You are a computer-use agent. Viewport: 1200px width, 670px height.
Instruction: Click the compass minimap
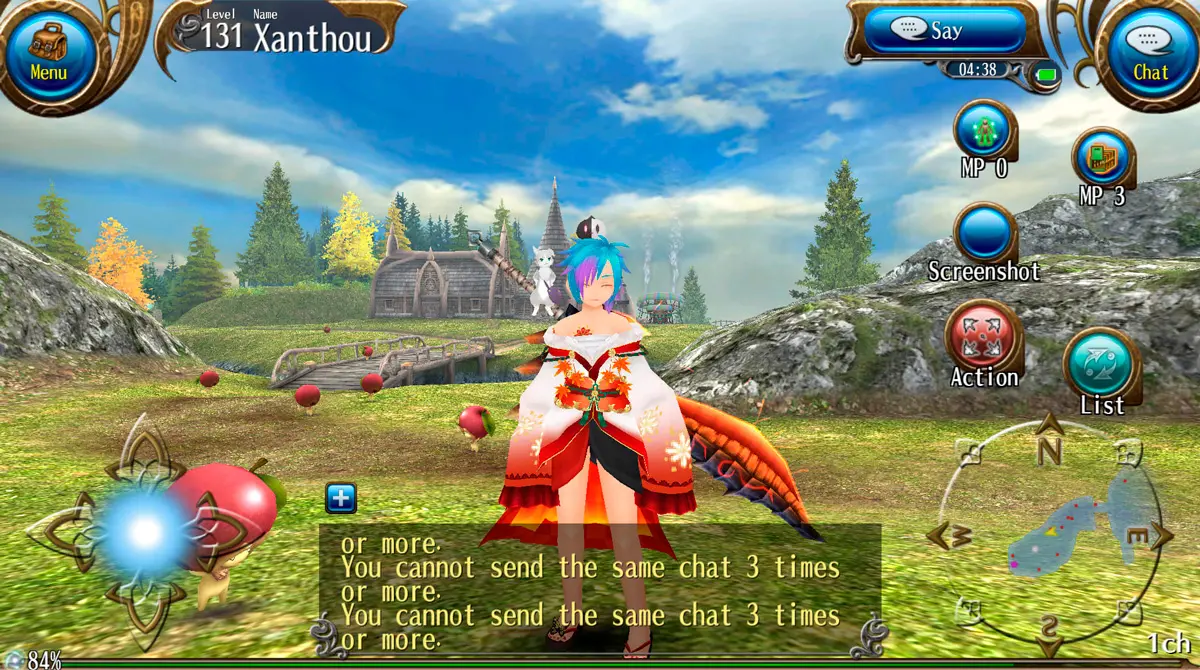coord(1049,535)
